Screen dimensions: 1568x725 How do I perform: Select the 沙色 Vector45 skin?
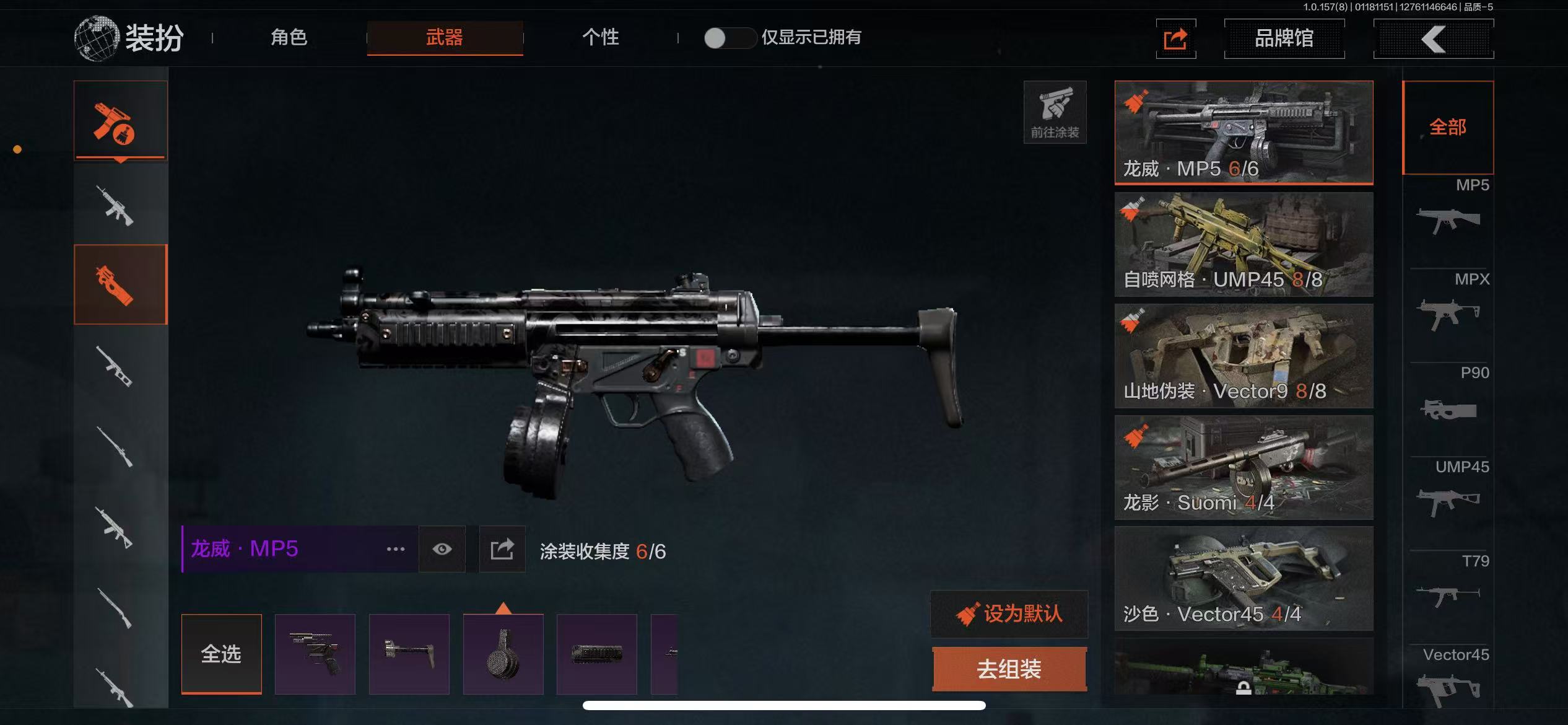[x=1244, y=578]
